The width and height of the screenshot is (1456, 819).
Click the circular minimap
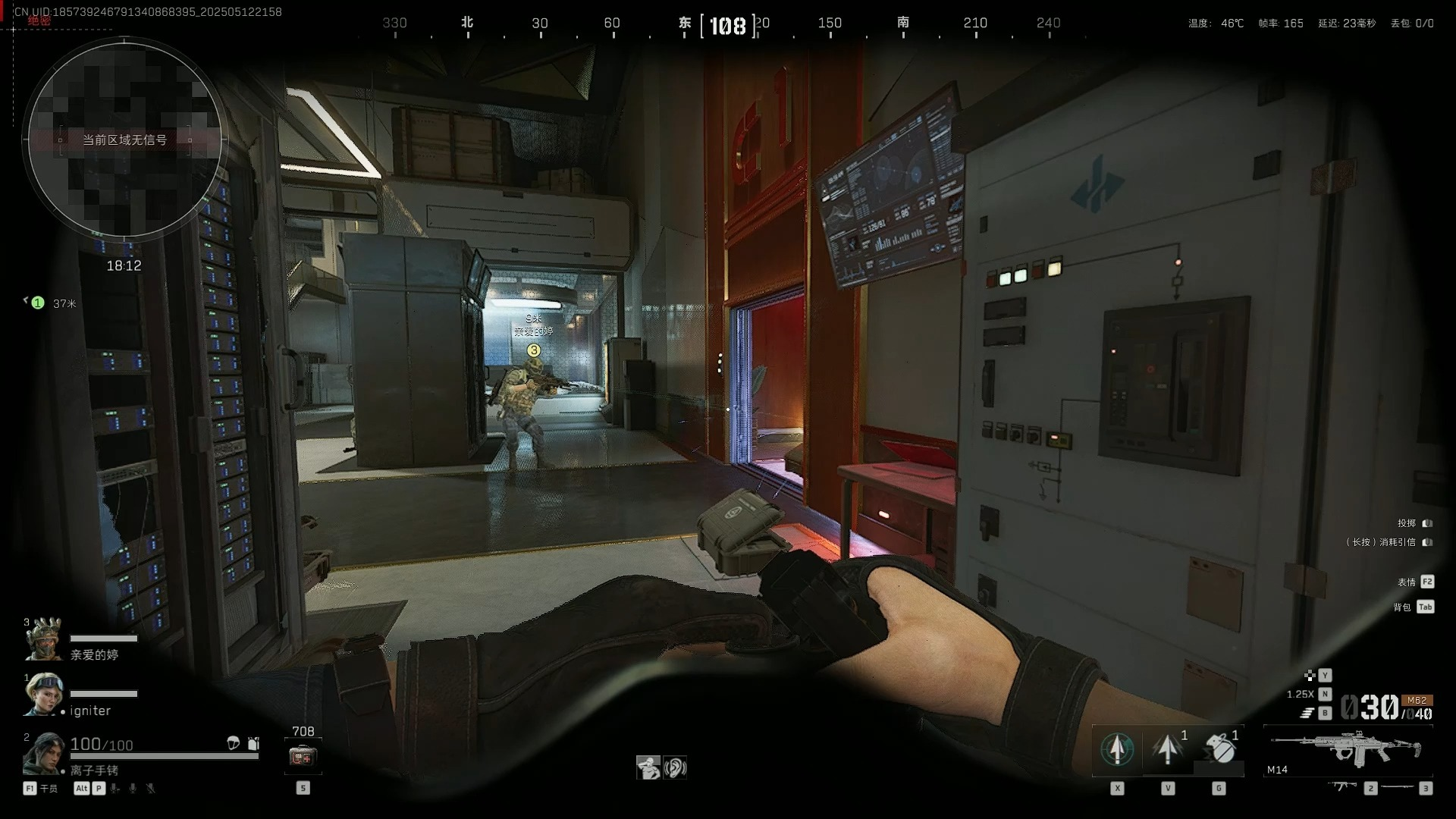coord(124,140)
